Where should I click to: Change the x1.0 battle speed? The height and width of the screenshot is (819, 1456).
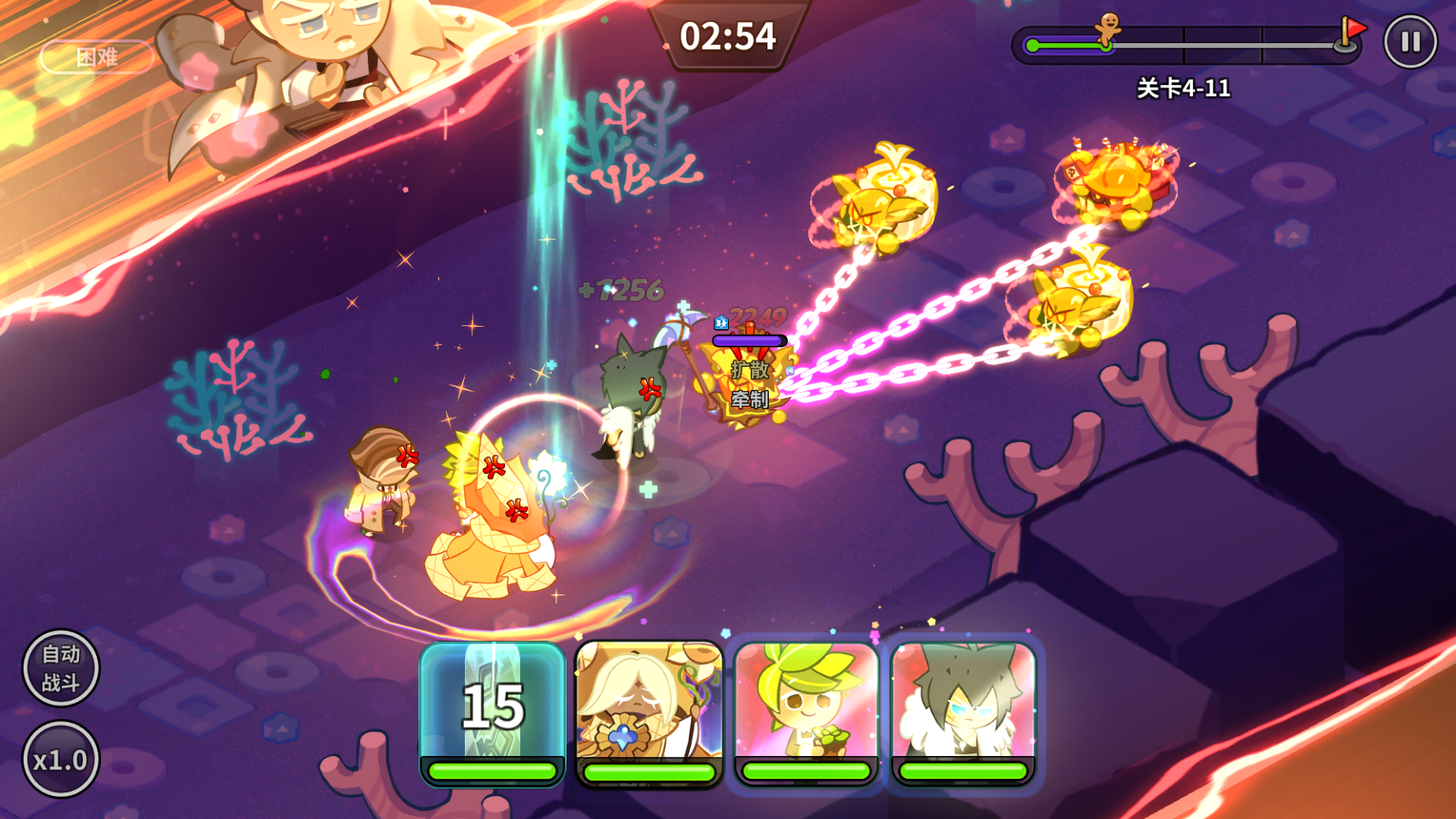(61, 759)
